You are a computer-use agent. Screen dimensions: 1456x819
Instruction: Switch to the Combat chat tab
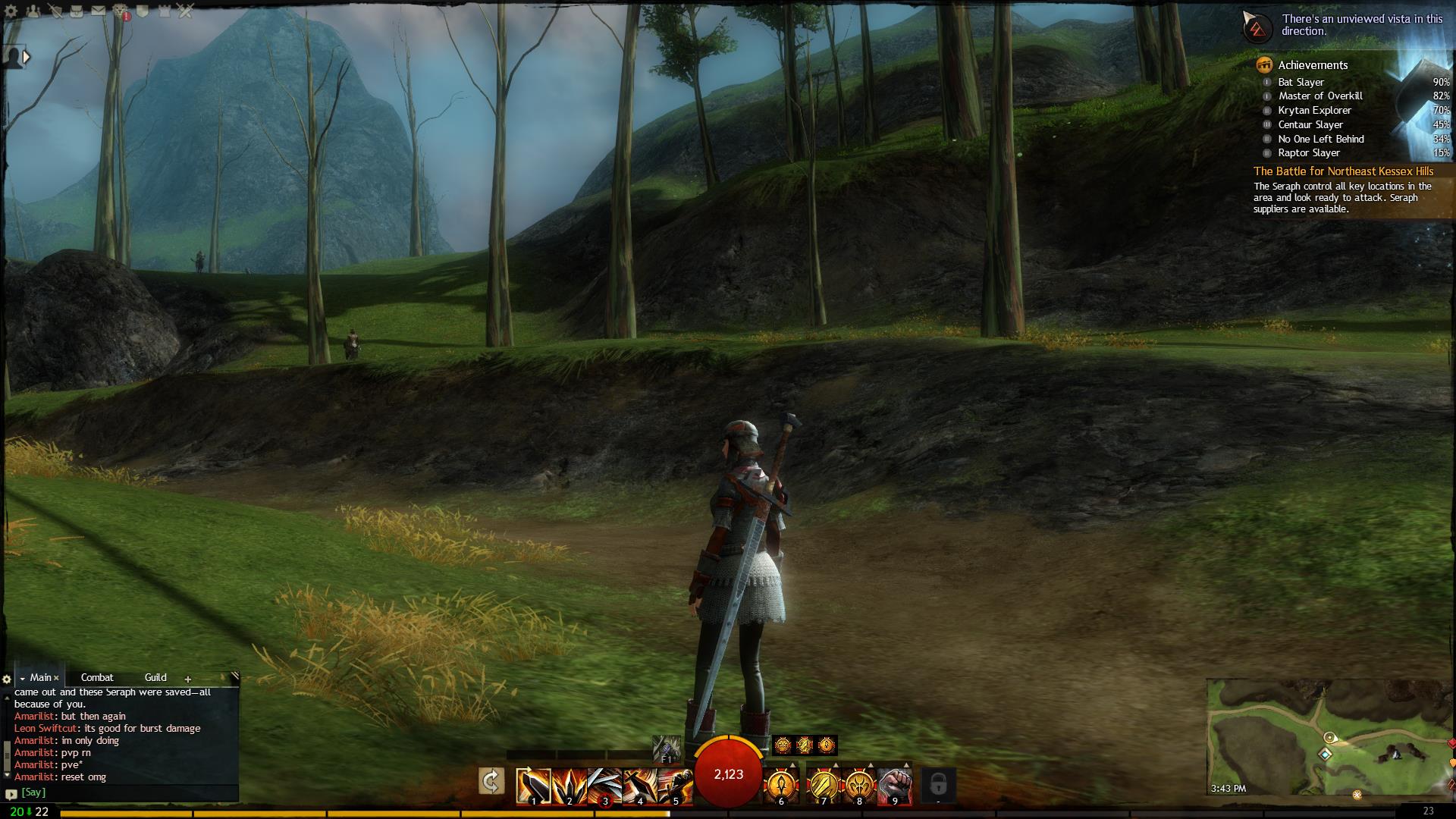(x=97, y=677)
